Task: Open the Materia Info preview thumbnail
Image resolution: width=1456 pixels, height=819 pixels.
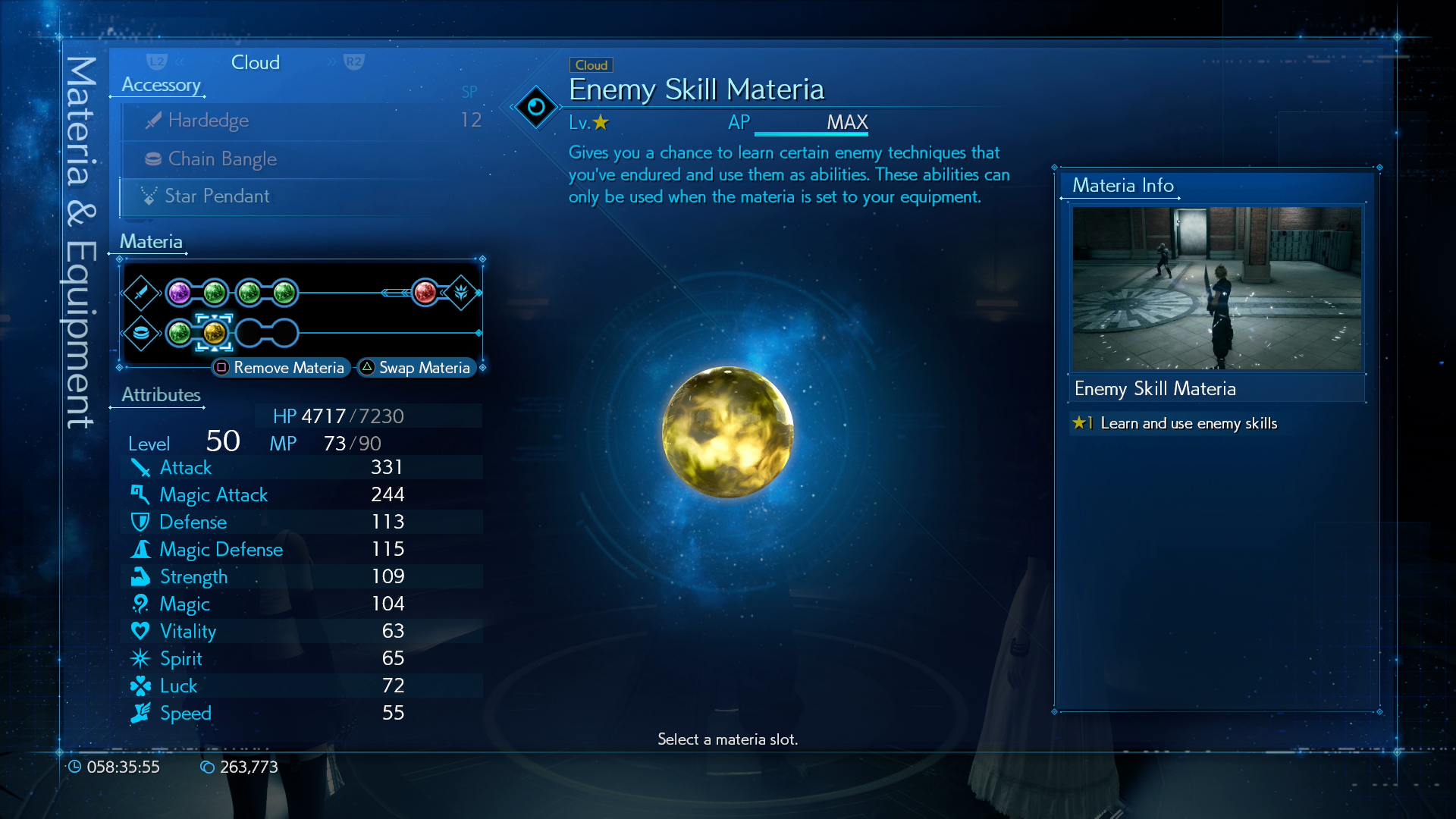Action: [1216, 288]
